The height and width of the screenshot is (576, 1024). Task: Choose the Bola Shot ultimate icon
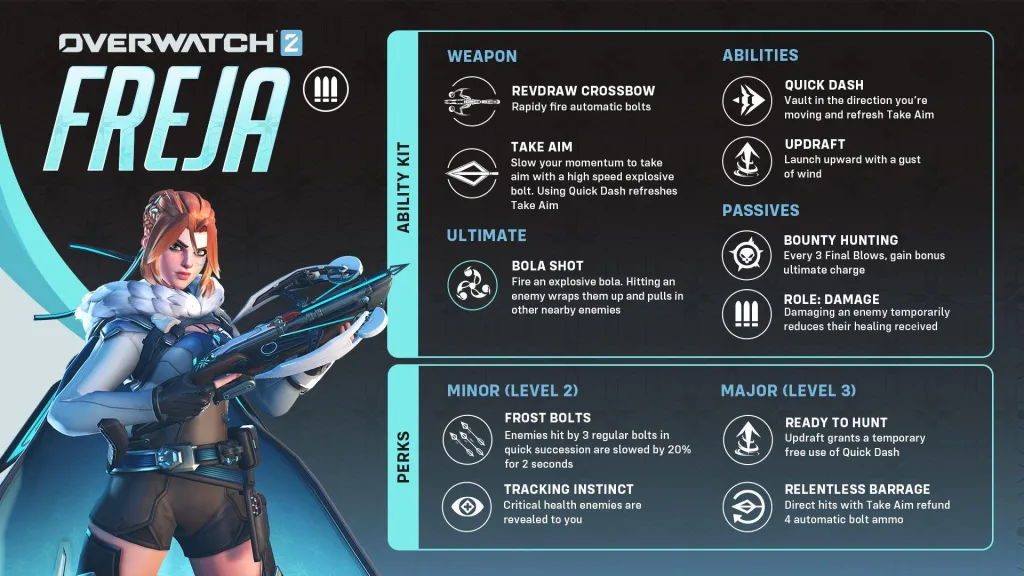tap(472, 282)
